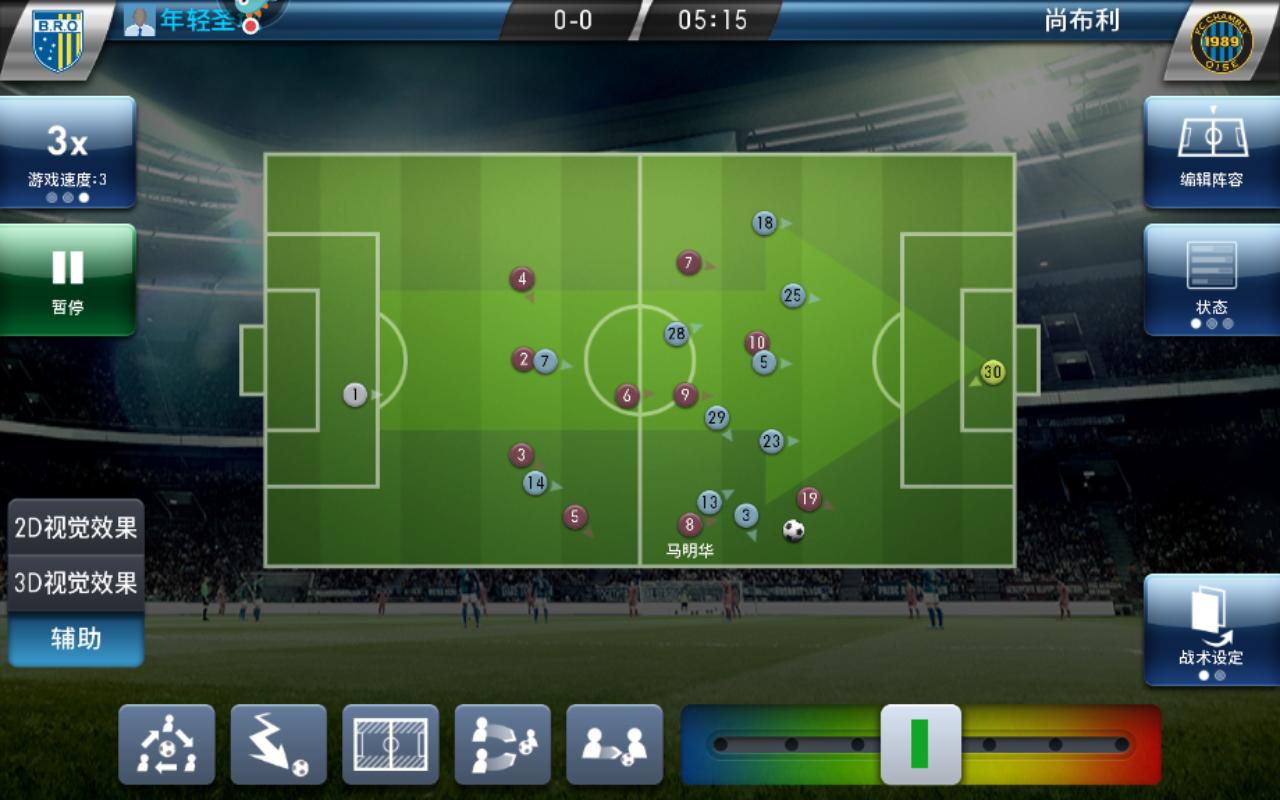Select the pitch zone tactic icon

click(x=391, y=745)
